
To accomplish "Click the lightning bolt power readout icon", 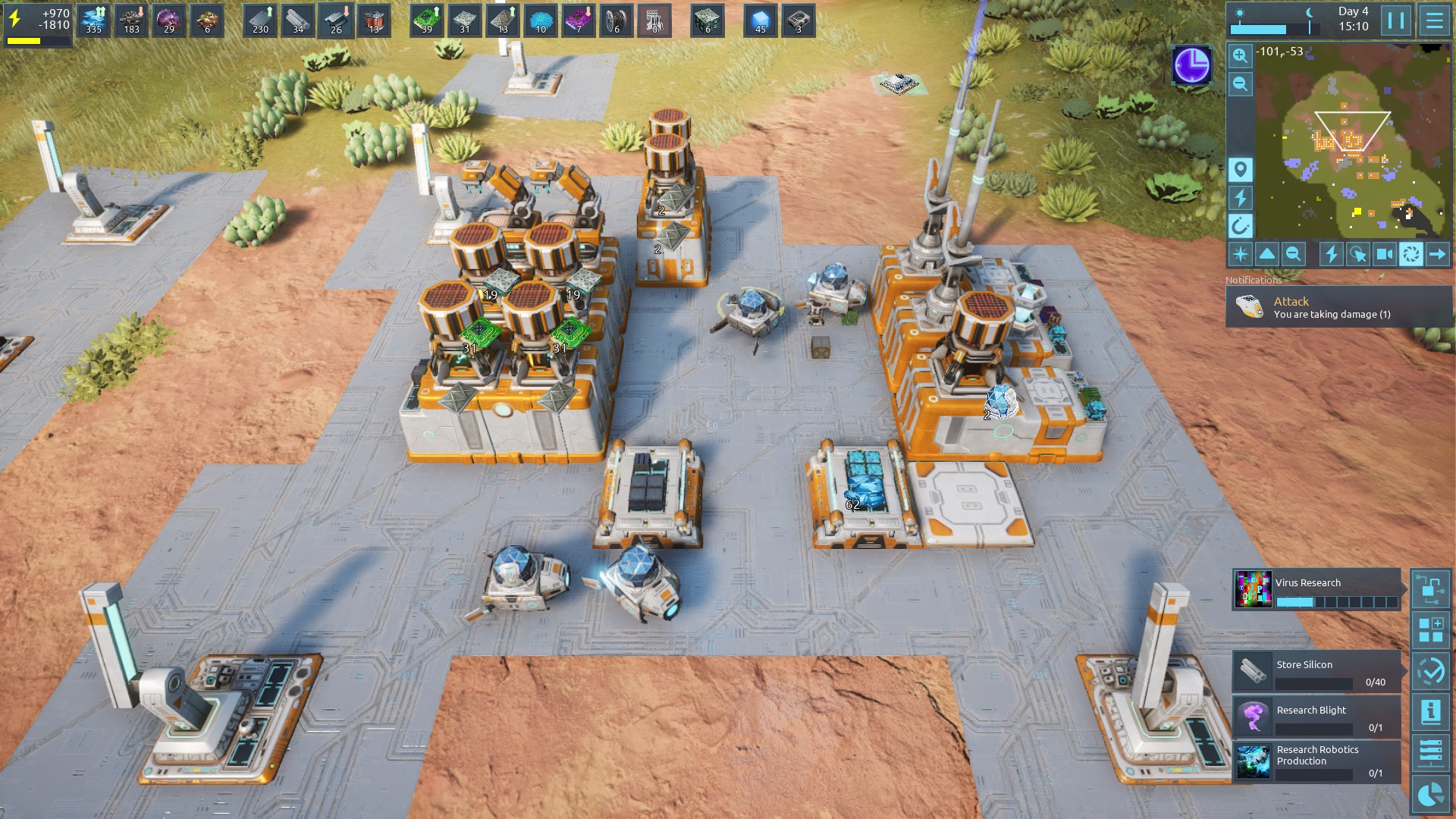I will tap(15, 19).
